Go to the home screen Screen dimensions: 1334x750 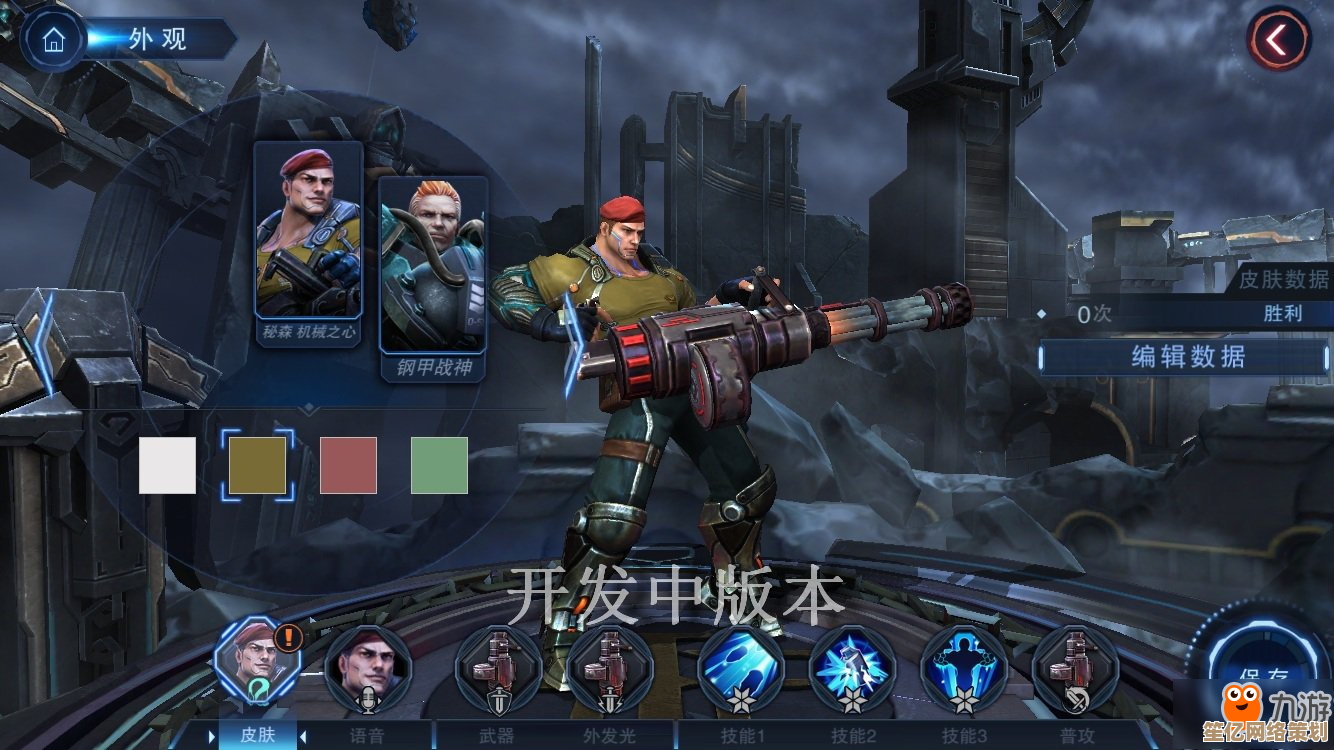point(54,39)
